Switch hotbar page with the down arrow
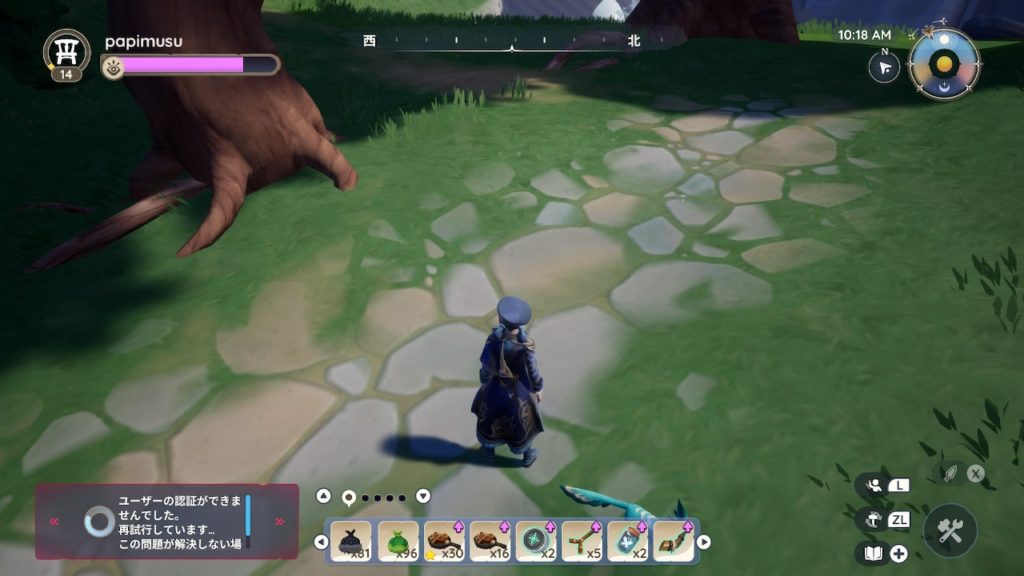1024x576 pixels. 423,496
